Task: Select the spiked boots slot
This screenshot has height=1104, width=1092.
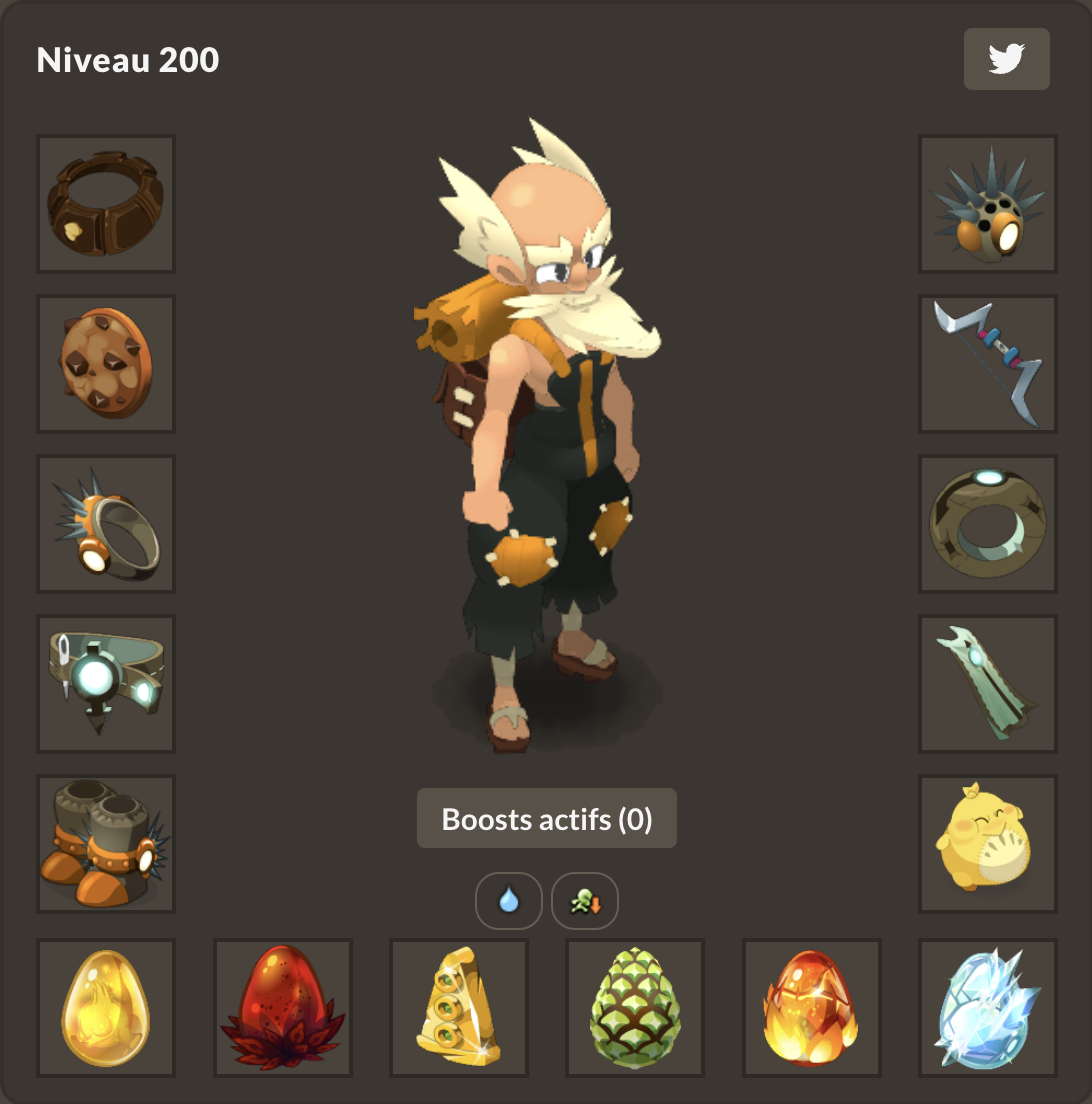Action: 106,844
